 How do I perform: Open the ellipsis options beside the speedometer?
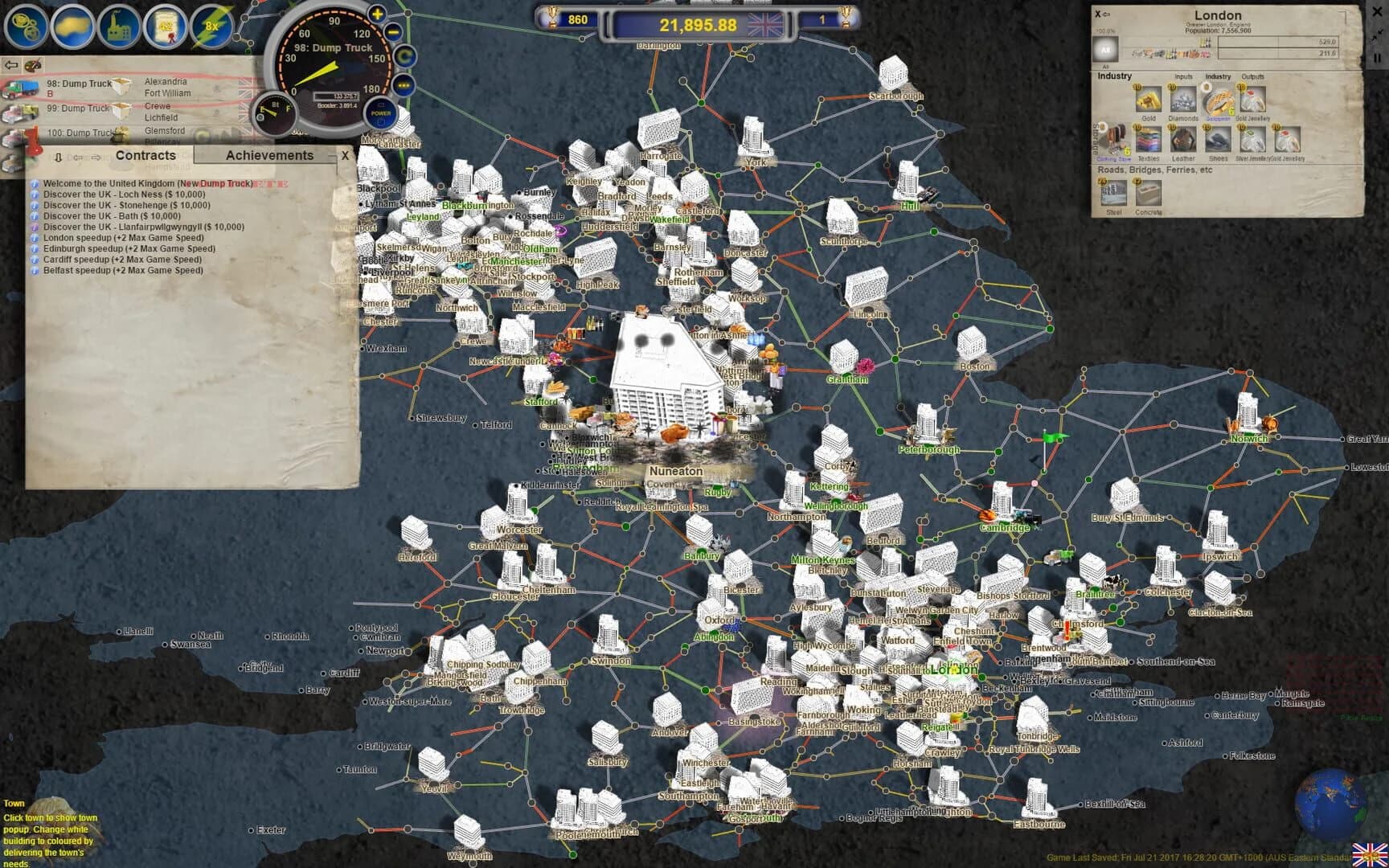[x=404, y=85]
